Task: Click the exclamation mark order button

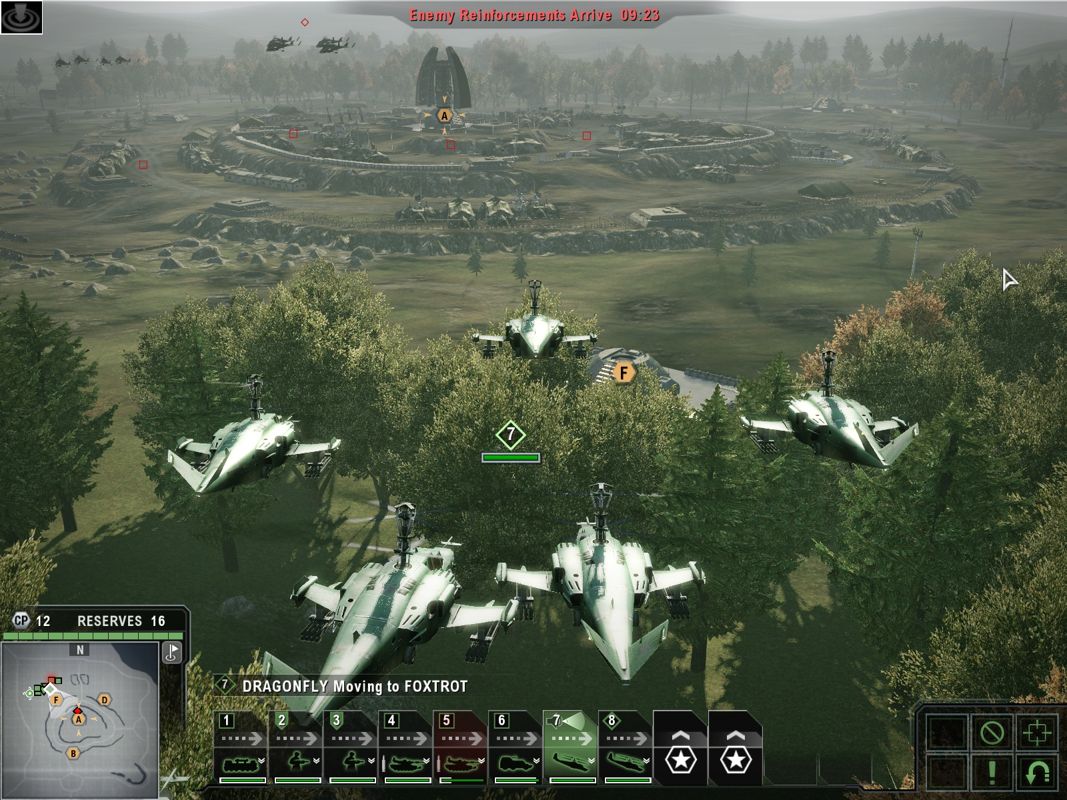Action: [x=991, y=773]
